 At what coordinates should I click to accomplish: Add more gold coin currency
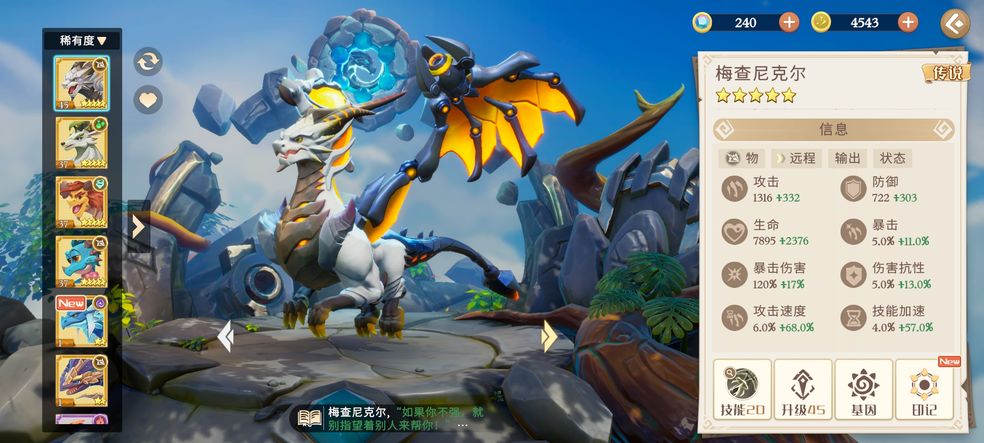(908, 22)
